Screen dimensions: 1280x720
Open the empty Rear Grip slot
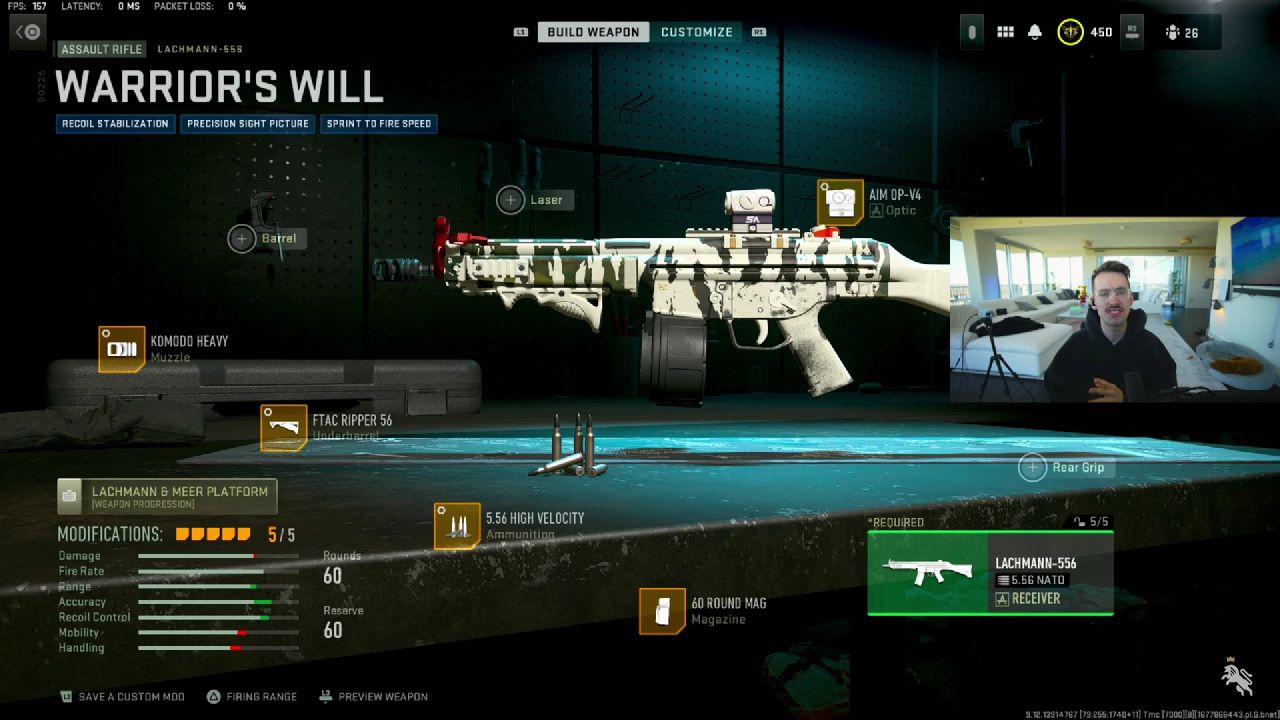point(1032,467)
